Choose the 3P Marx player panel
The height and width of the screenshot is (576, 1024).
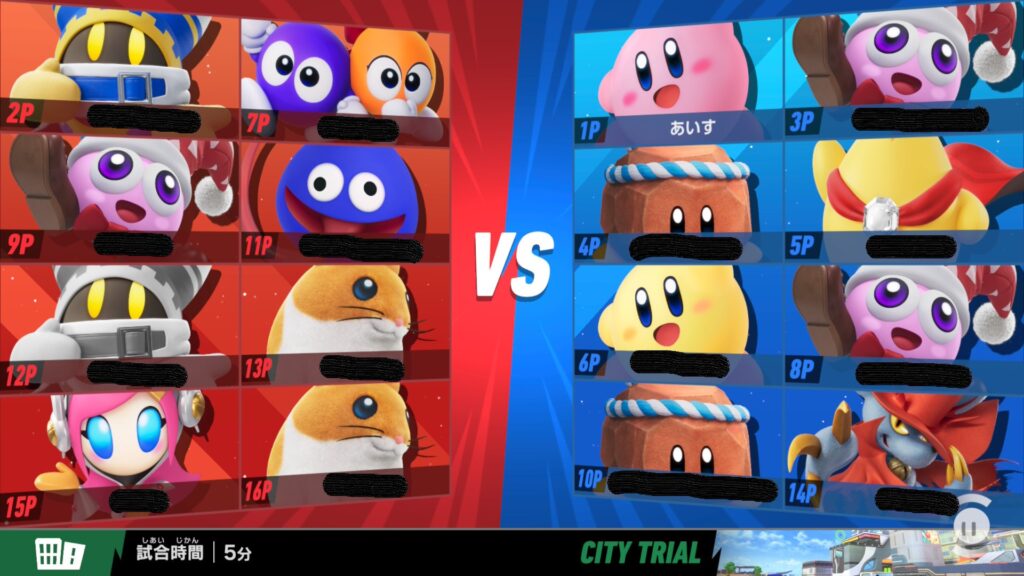895,70
